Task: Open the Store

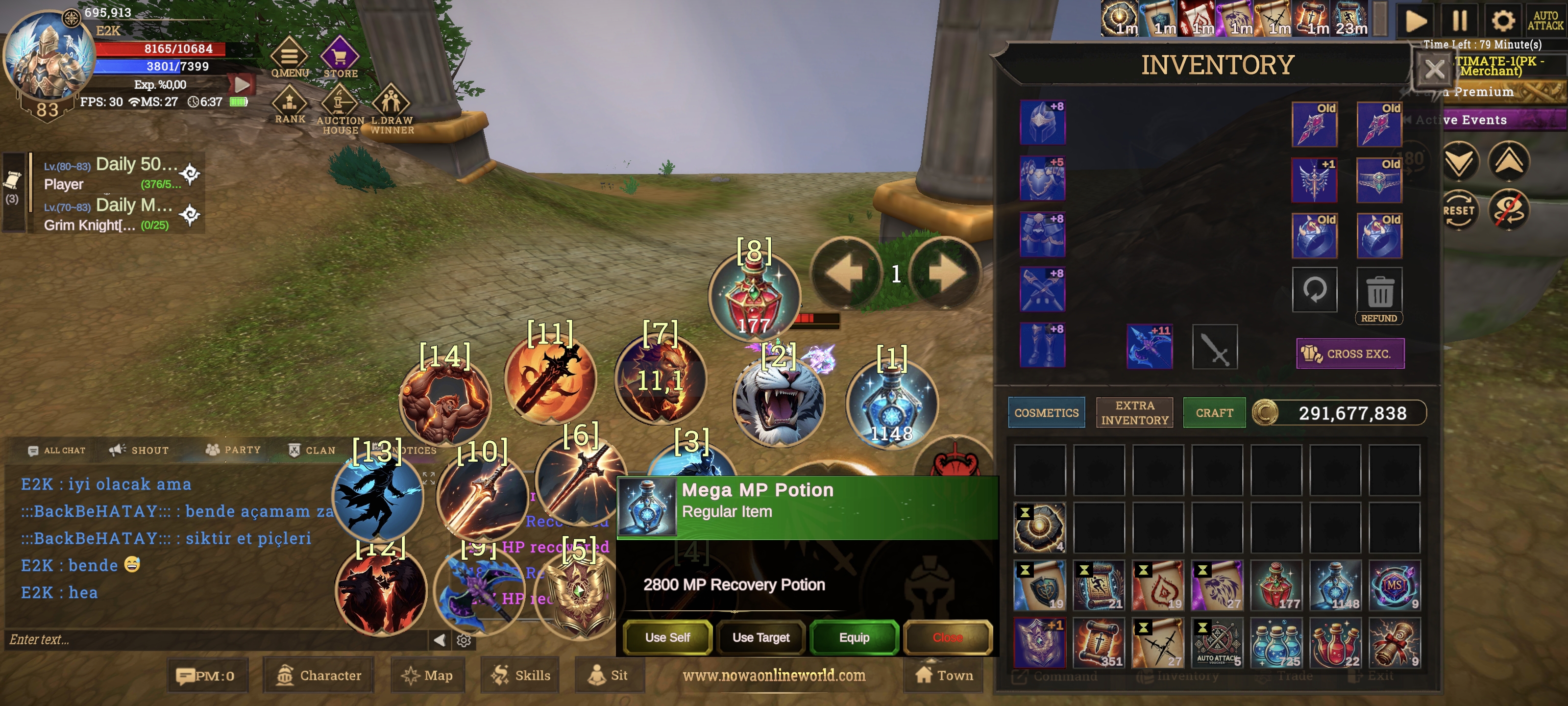Action: [x=340, y=58]
